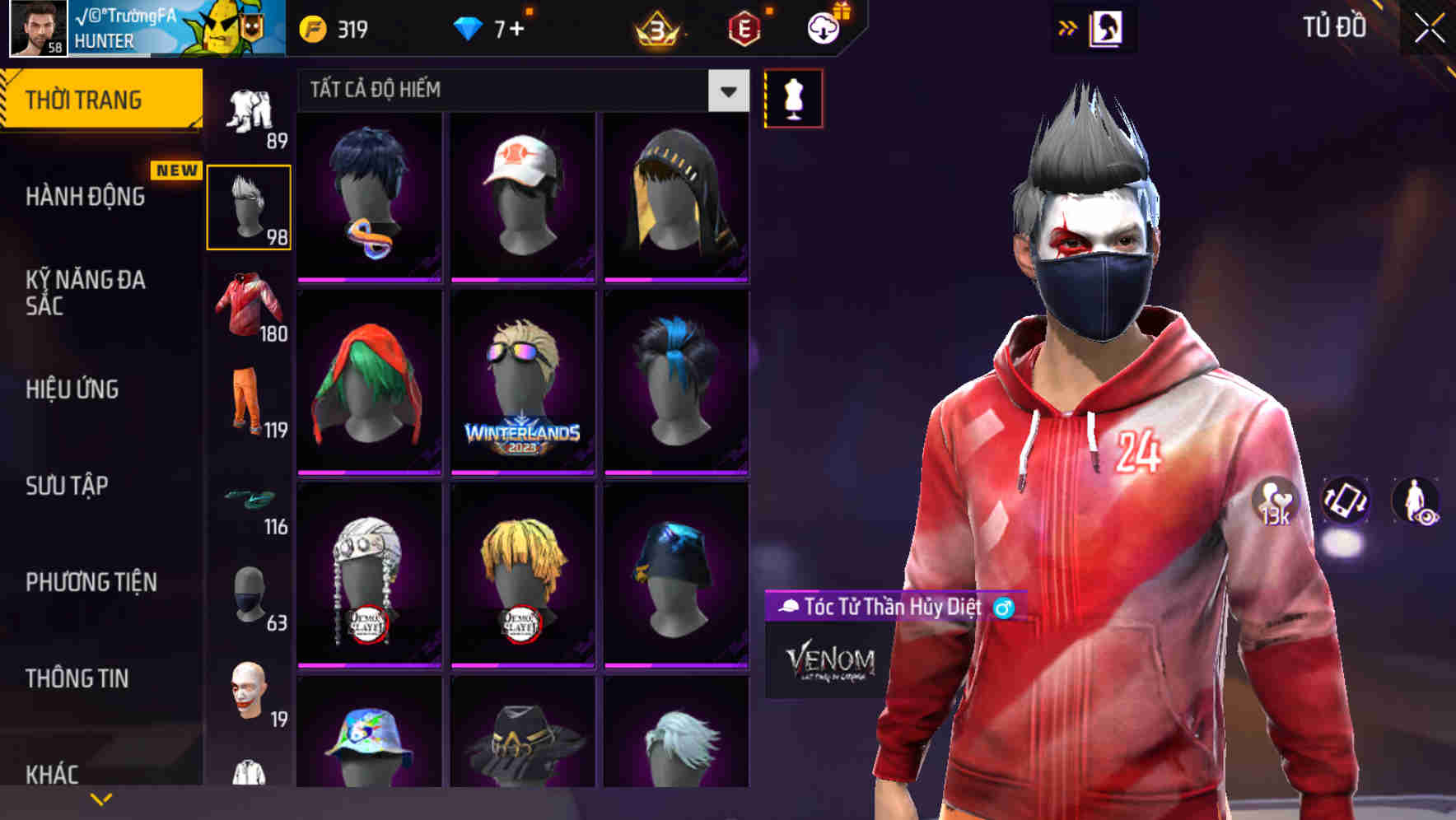
Task: Click the mannequin outfit preset icon
Action: (793, 97)
